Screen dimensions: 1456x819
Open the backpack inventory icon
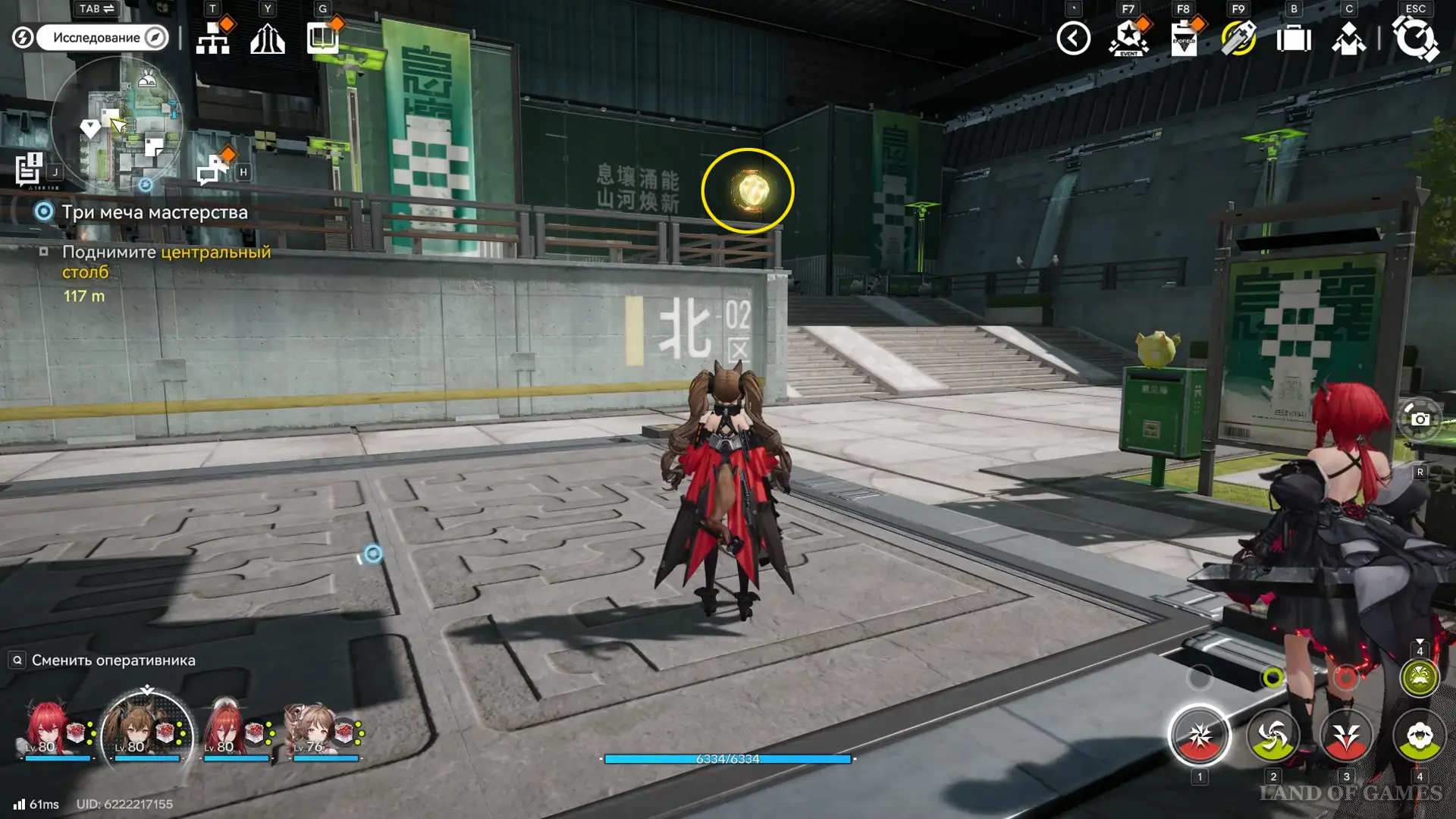click(1293, 39)
